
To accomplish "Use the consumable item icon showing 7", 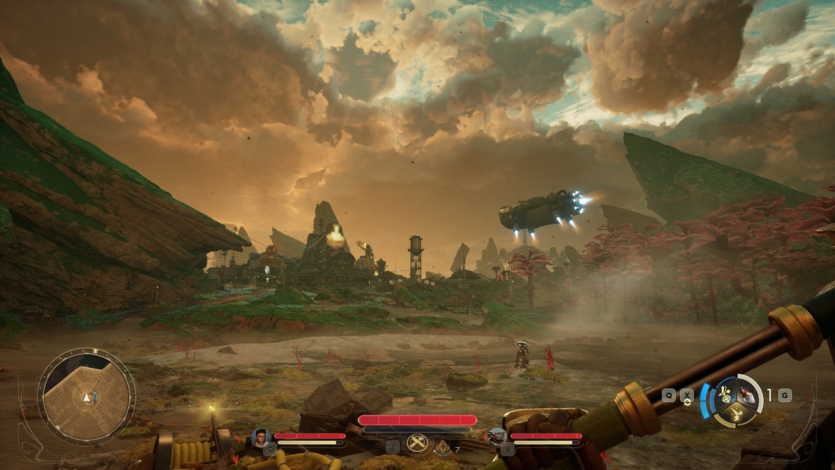I will (x=442, y=447).
